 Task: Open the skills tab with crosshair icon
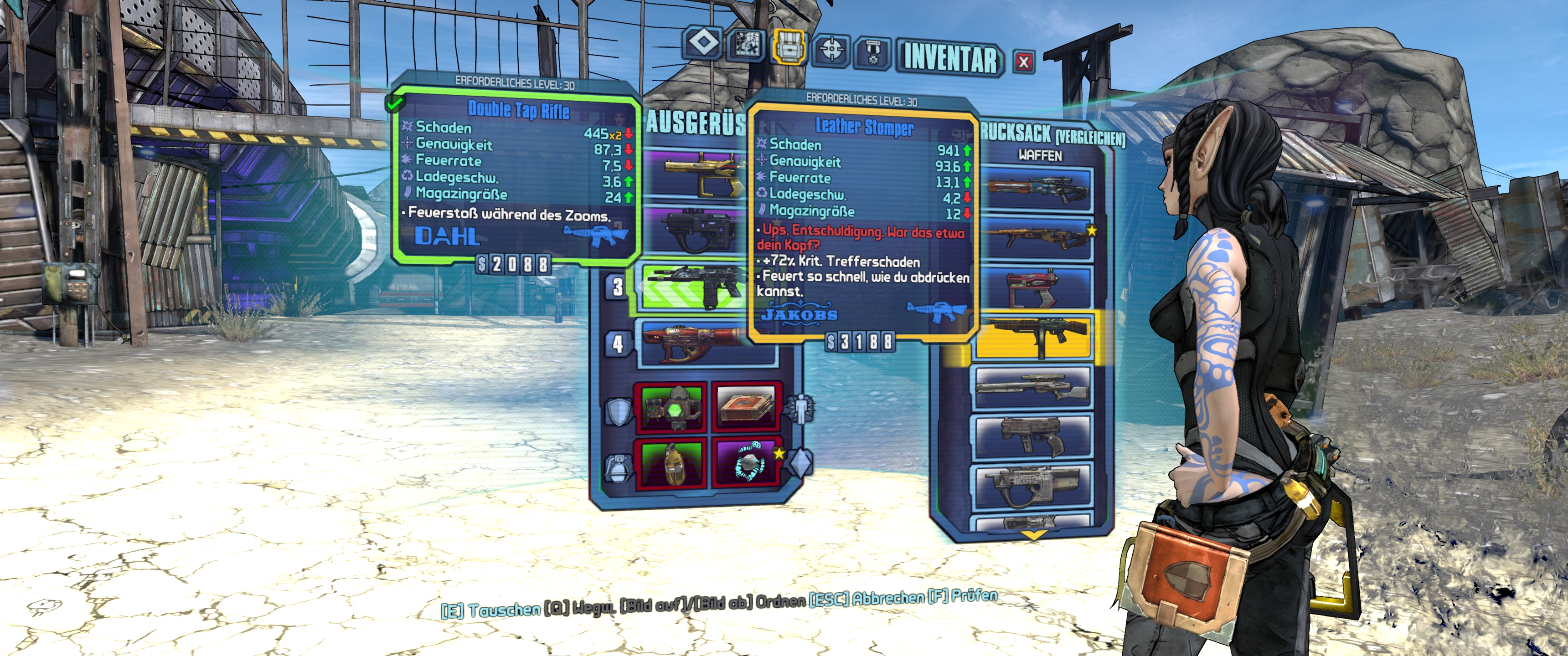[831, 49]
